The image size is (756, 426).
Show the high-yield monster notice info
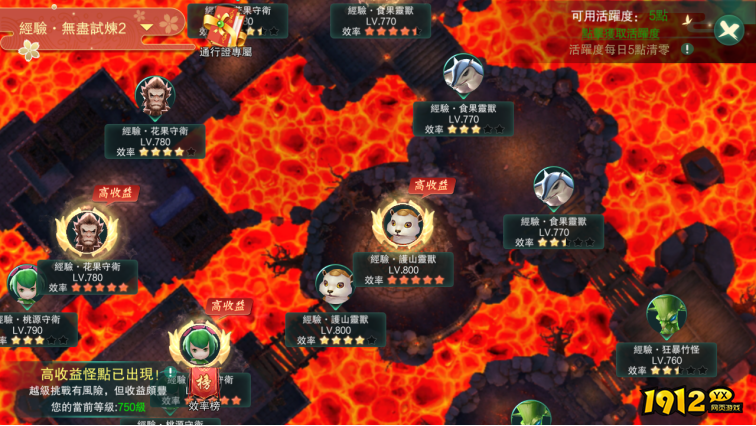coord(171,373)
